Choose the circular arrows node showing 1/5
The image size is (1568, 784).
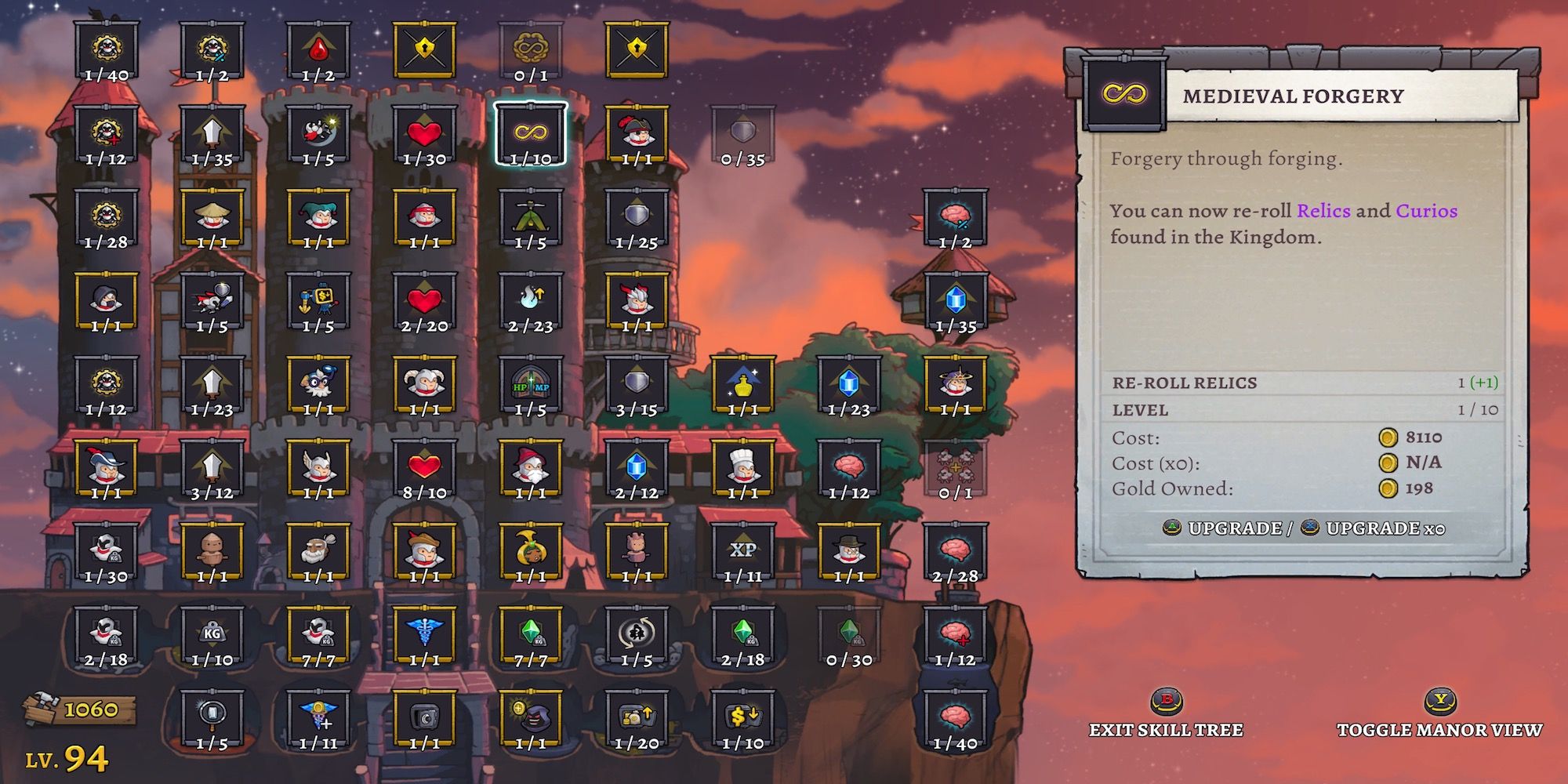637,635
